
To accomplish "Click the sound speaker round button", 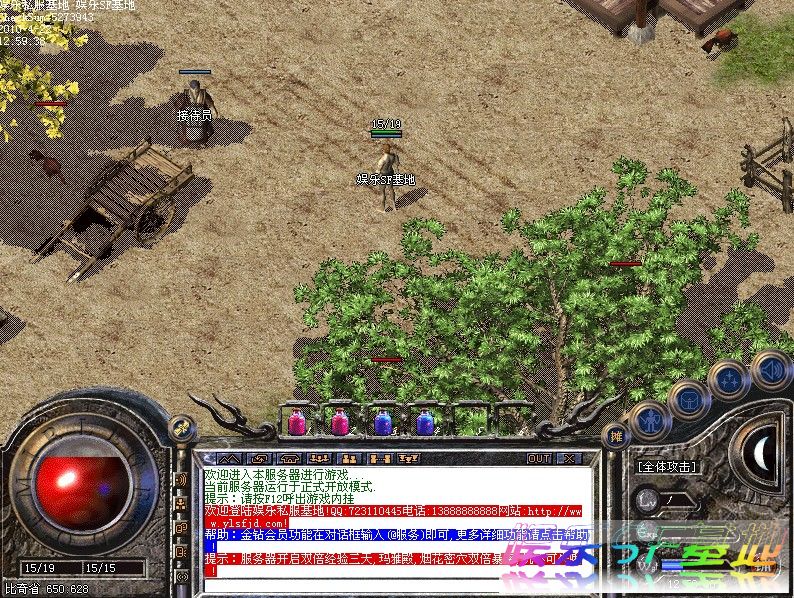I will [771, 368].
